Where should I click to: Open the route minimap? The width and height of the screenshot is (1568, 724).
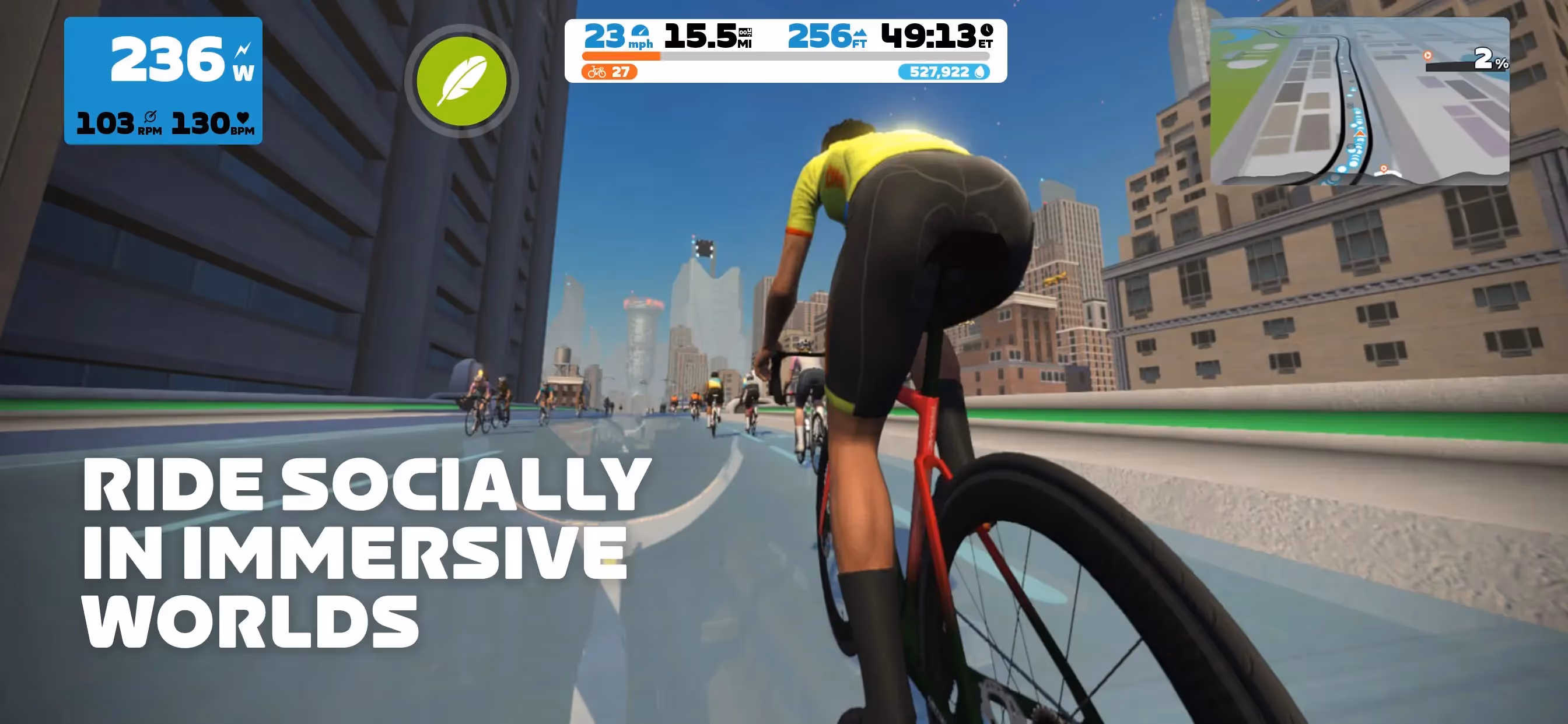click(1359, 101)
